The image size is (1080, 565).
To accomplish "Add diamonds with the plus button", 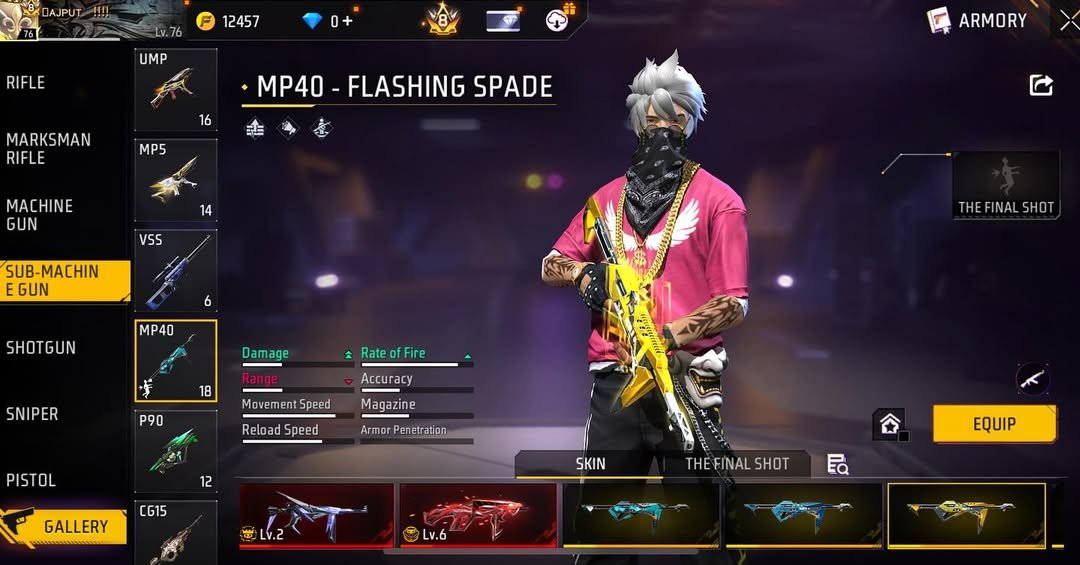I will 348,21.
